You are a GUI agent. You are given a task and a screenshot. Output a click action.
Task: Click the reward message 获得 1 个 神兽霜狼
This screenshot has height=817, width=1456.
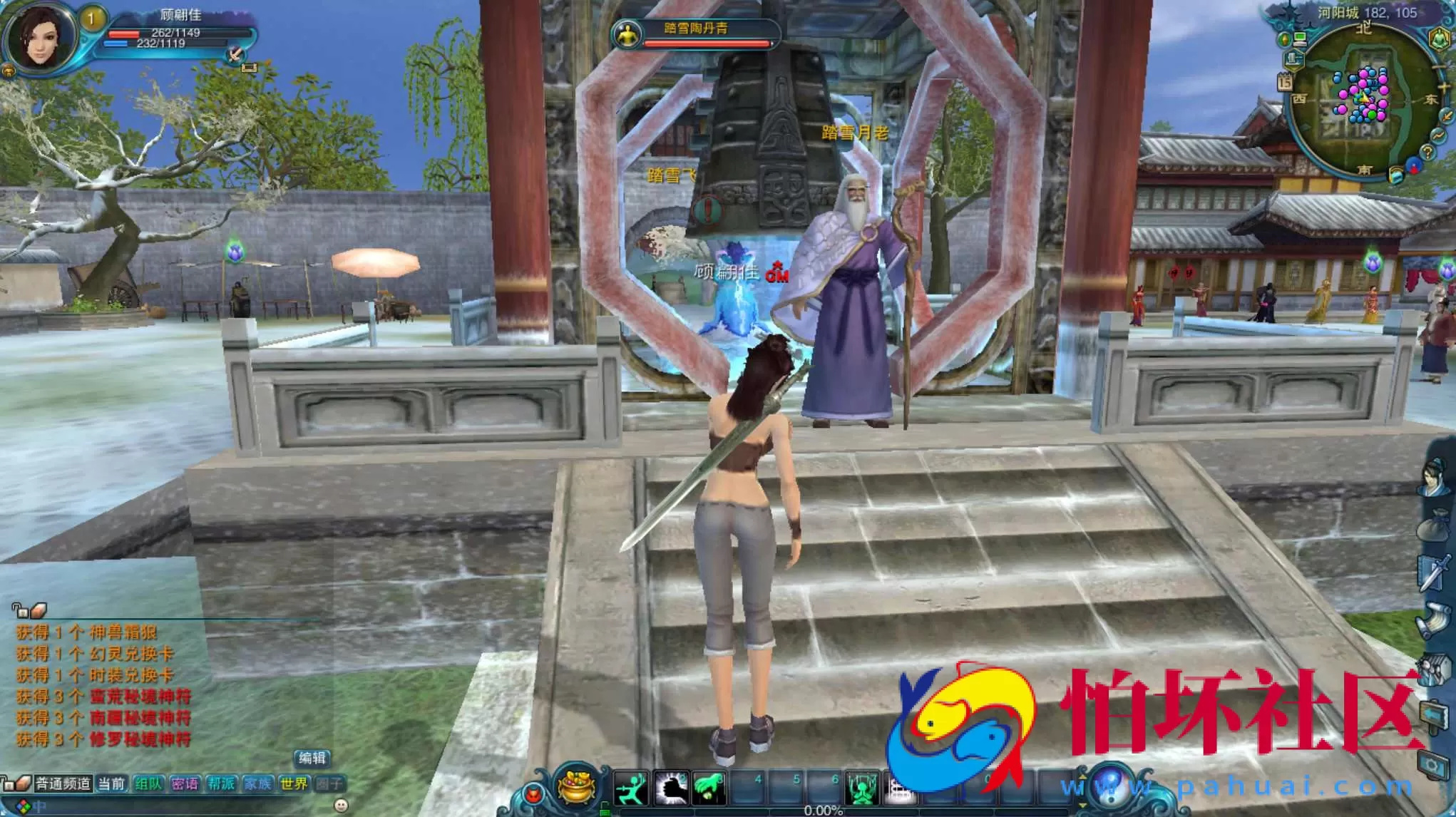tap(86, 632)
